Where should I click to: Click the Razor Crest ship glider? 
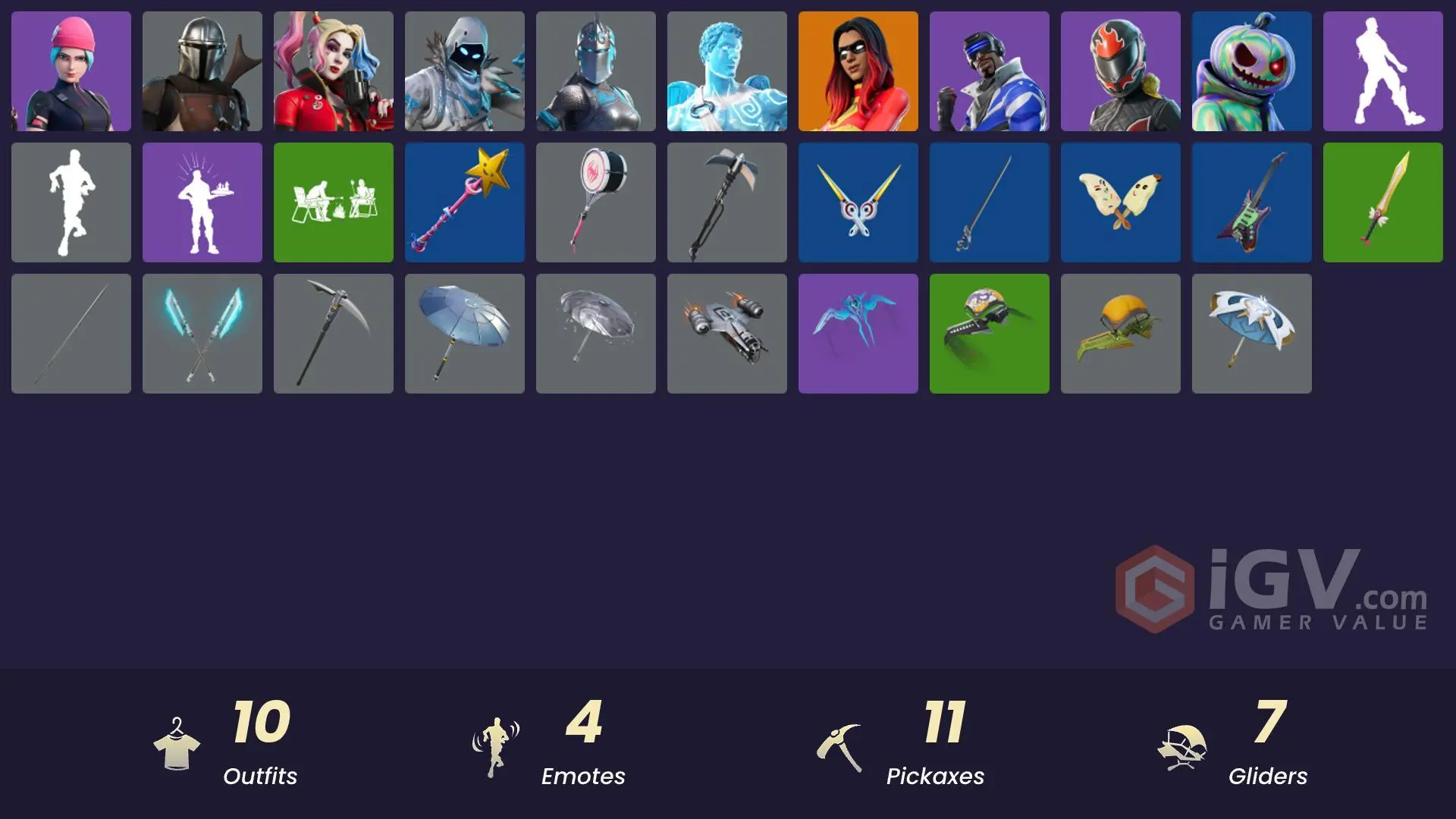click(x=726, y=333)
